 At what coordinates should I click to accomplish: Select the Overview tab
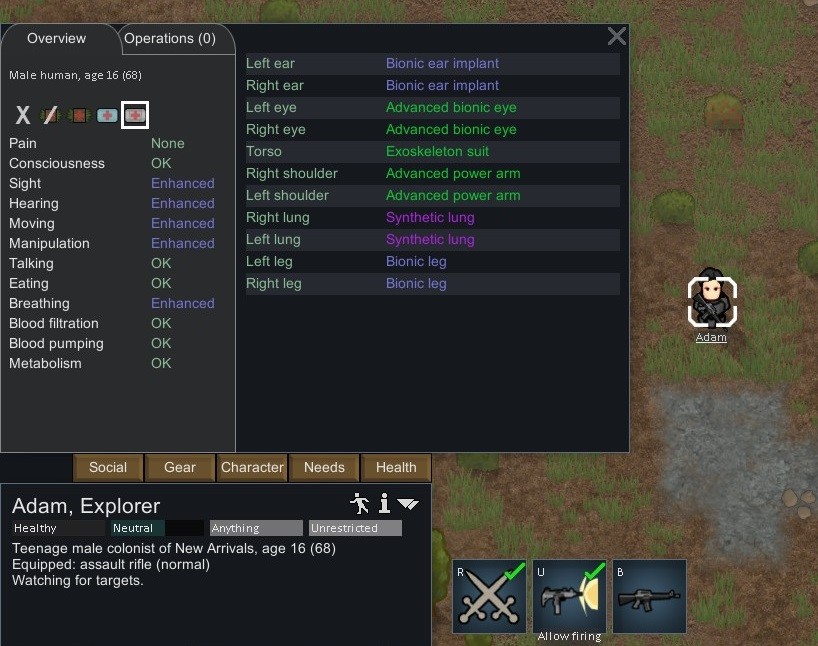pyautogui.click(x=57, y=39)
